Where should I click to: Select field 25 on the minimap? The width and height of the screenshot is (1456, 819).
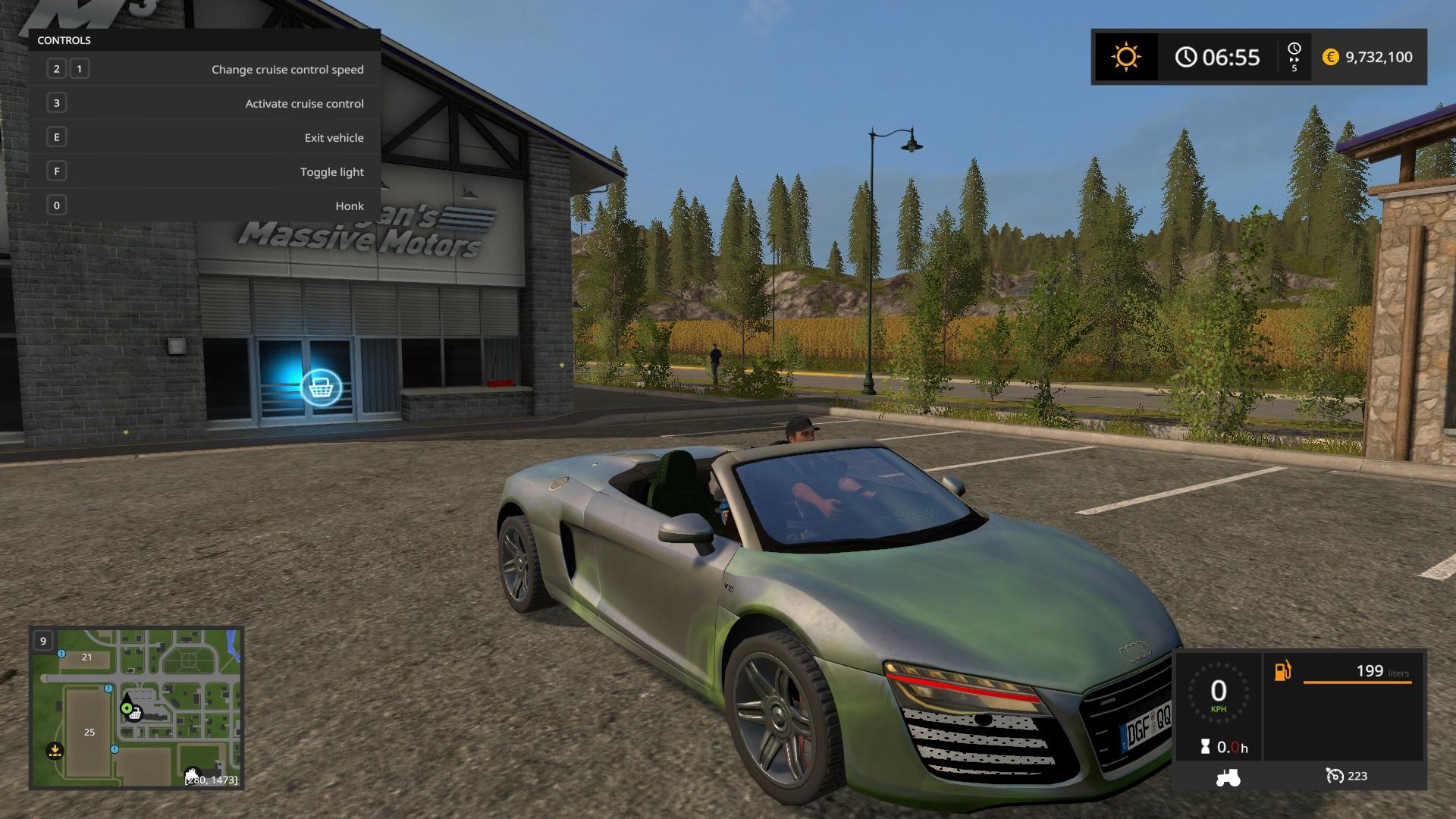click(x=89, y=732)
